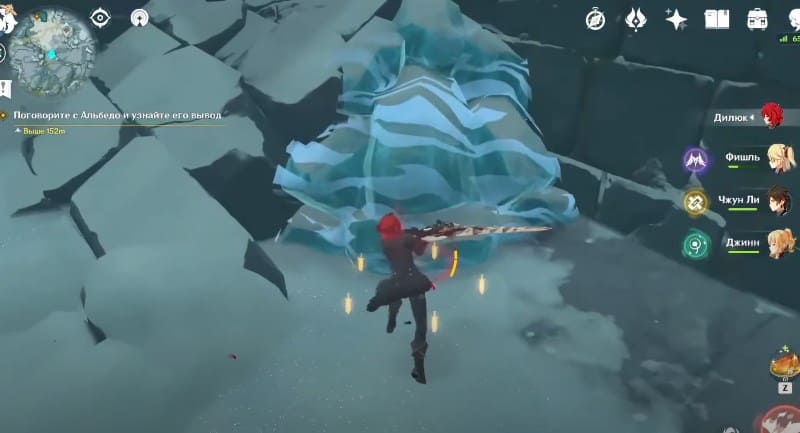Open the four-pointed star wish icon
The width and height of the screenshot is (800, 433).
point(677,18)
